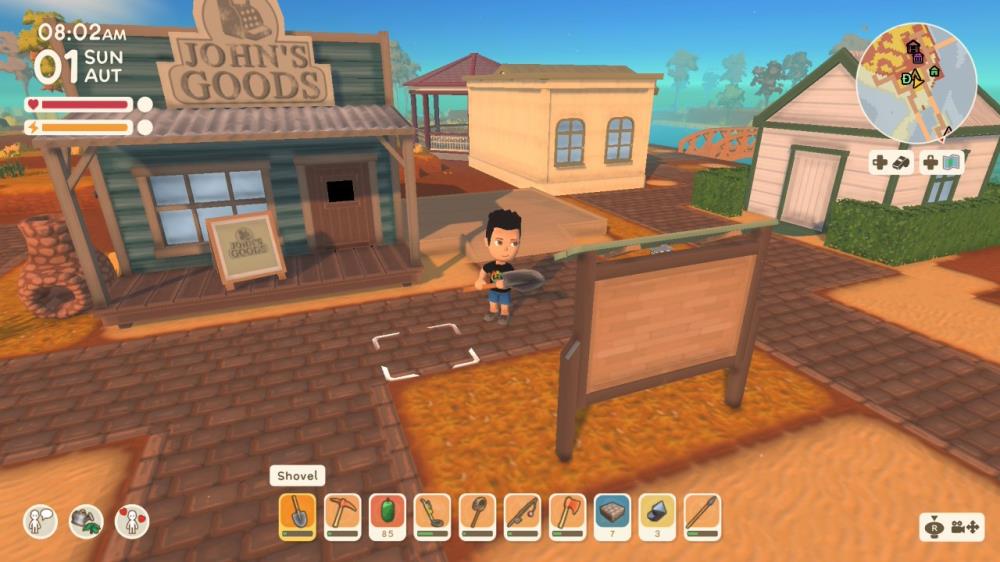Viewport: 1000px width, 562px height.
Task: Select the metal detector hotbar slot
Action: tap(433, 515)
